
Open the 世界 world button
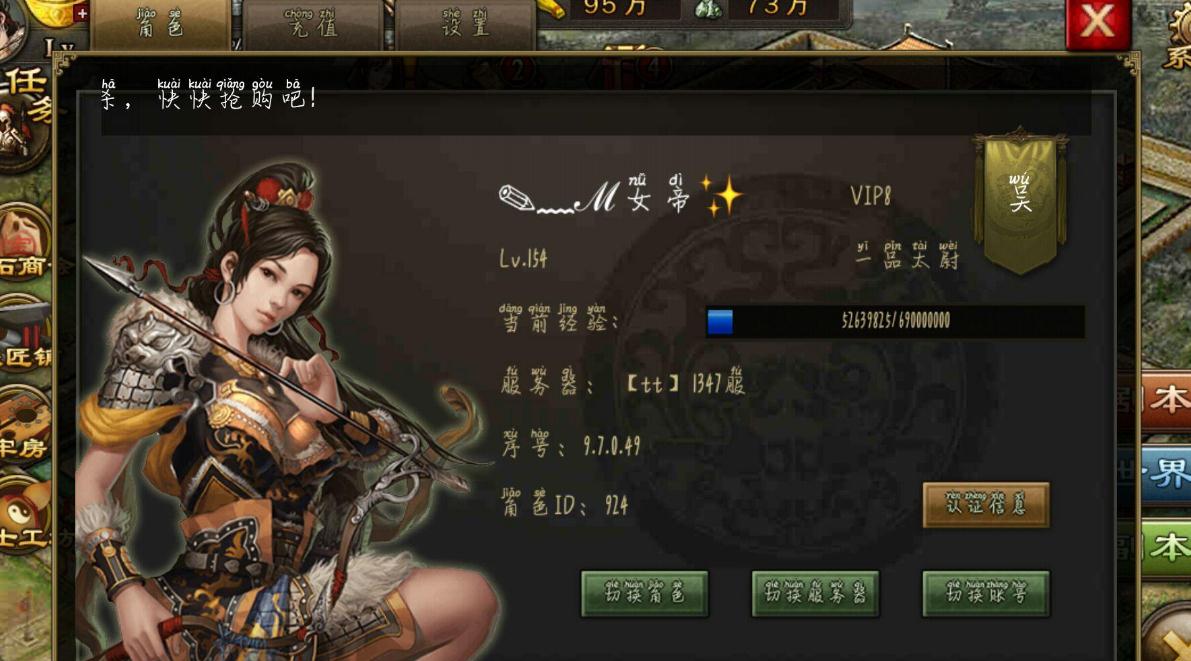pos(1165,473)
